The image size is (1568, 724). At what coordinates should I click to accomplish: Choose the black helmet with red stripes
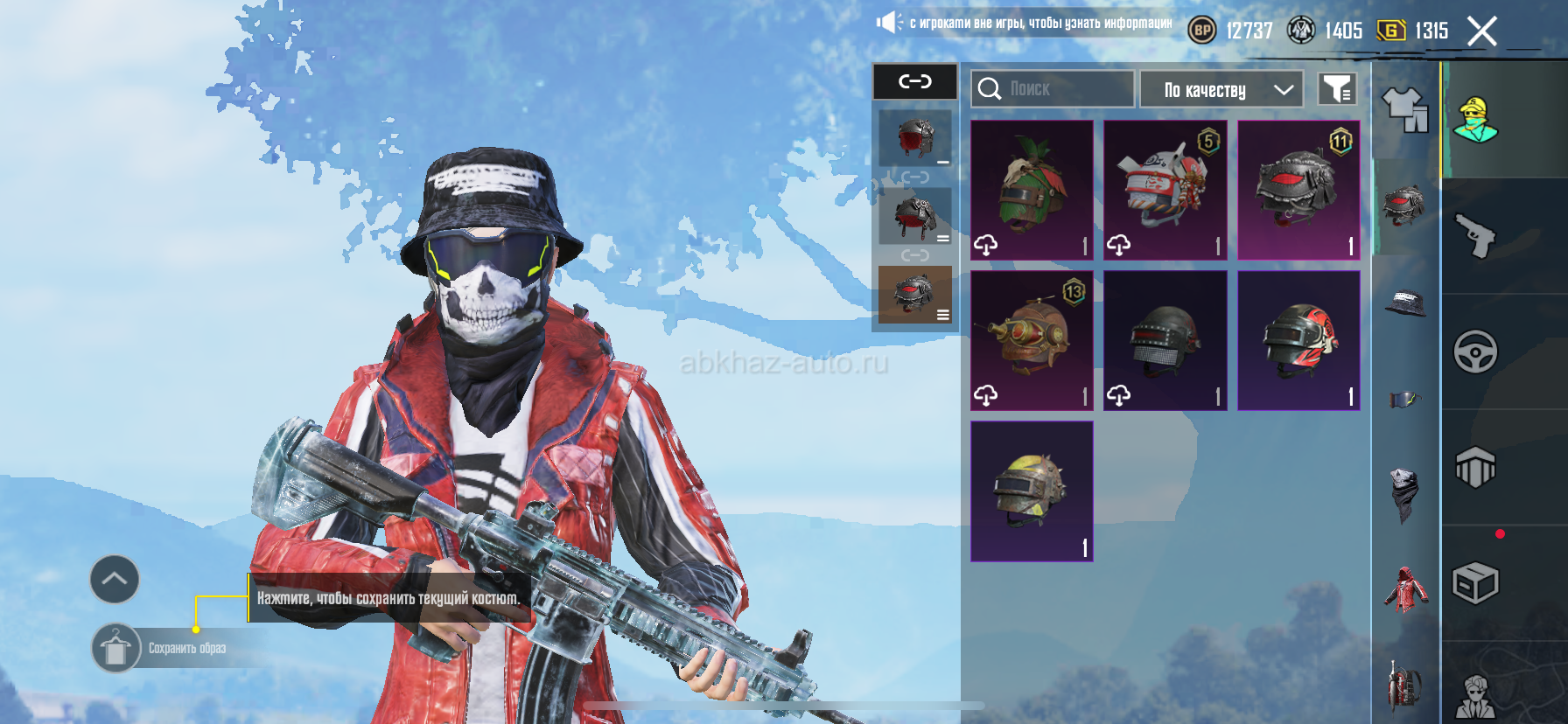coord(1298,340)
